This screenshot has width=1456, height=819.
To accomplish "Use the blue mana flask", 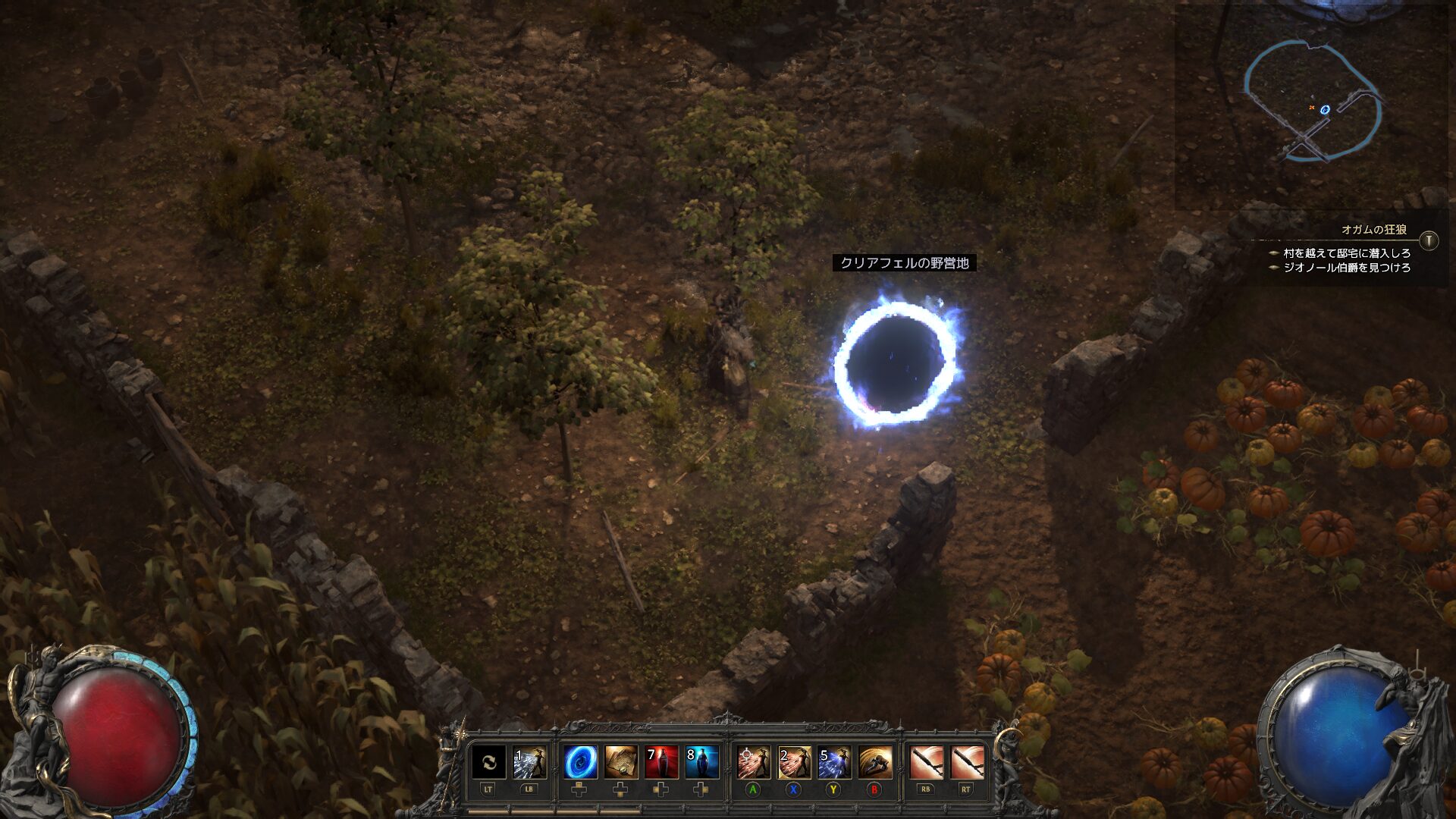I will 701,762.
